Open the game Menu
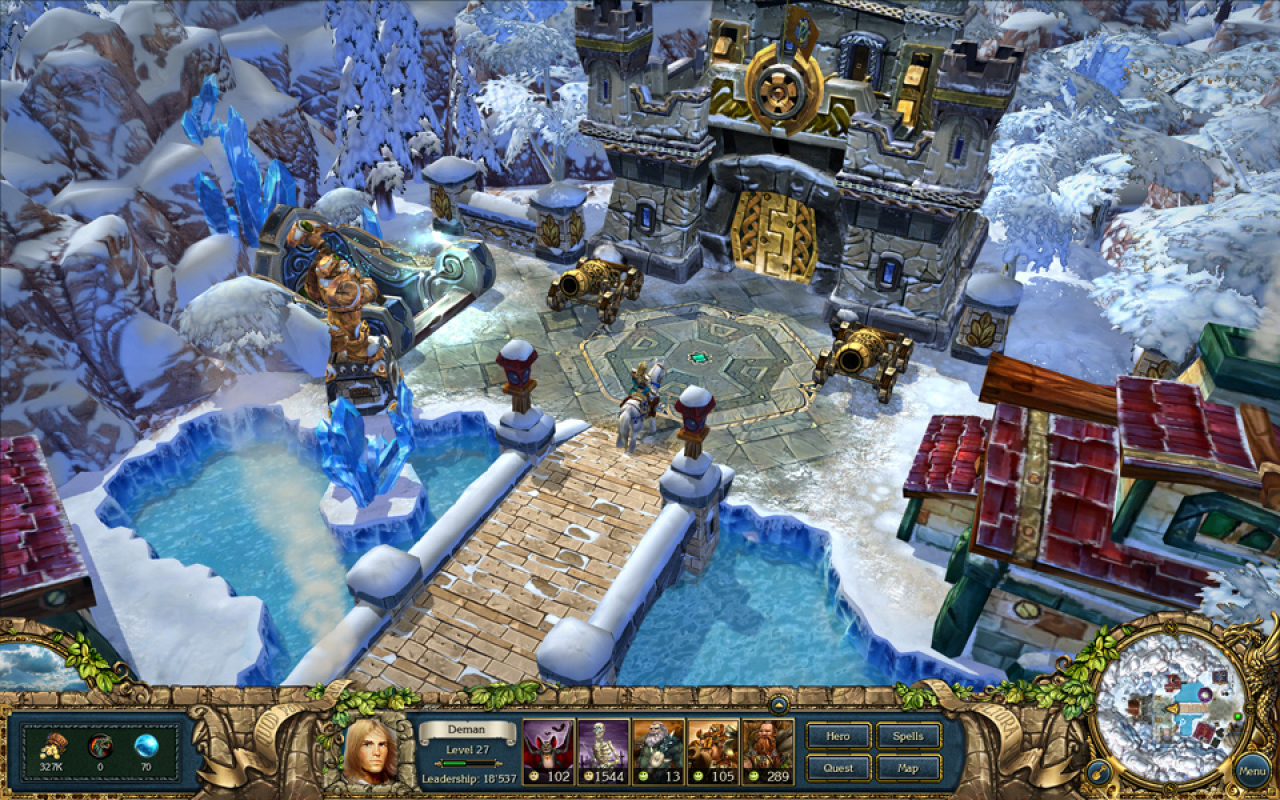This screenshot has width=1280, height=800. tap(1250, 770)
